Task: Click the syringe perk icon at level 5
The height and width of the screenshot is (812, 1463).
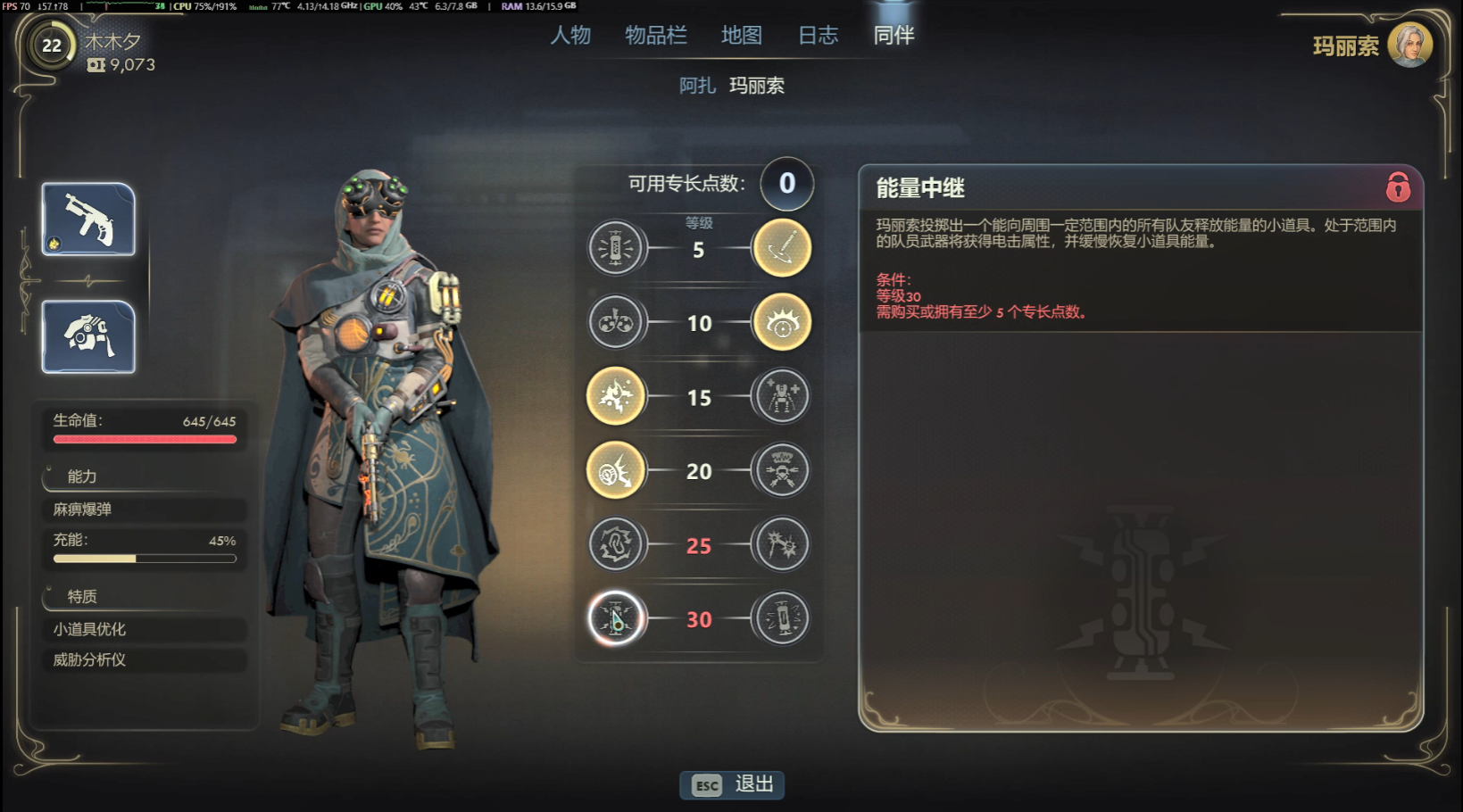Action: point(617,247)
